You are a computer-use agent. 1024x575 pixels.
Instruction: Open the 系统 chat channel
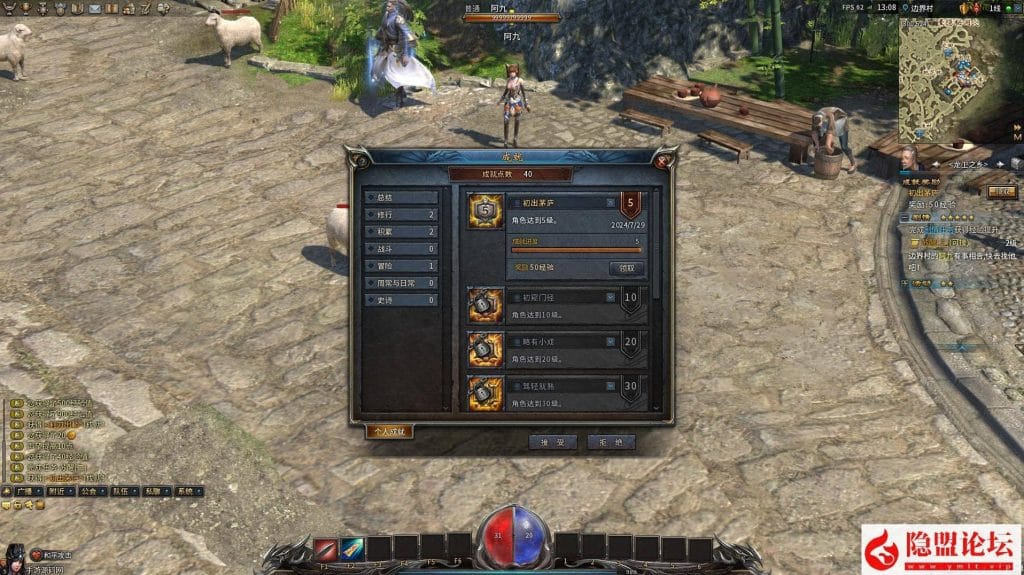coord(186,492)
